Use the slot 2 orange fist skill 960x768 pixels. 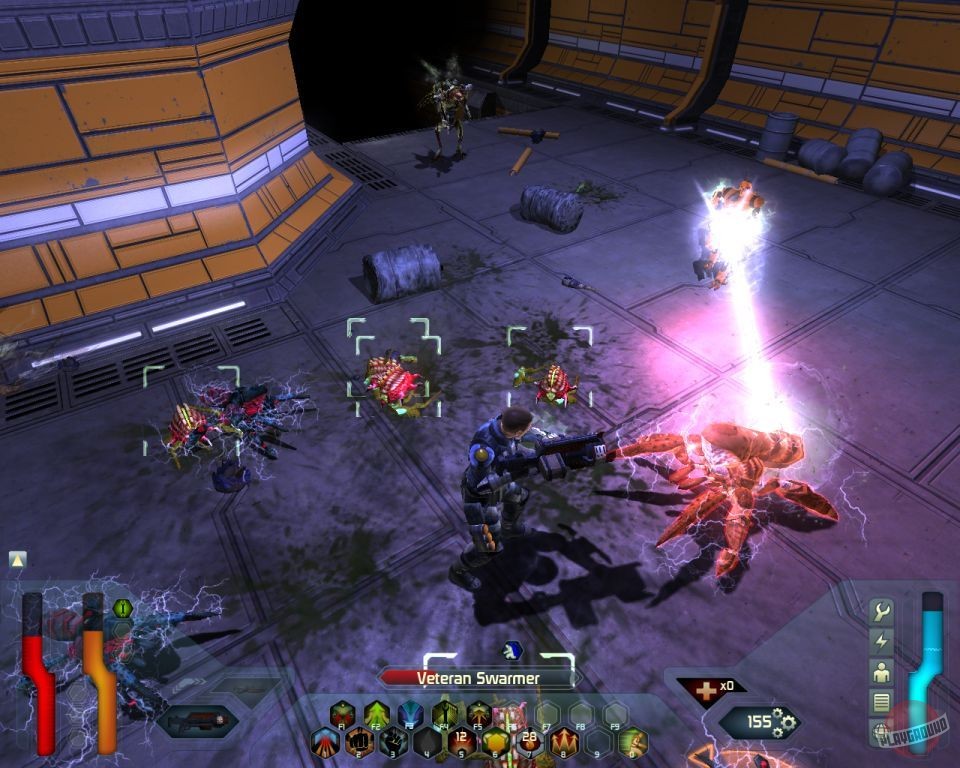pos(360,743)
